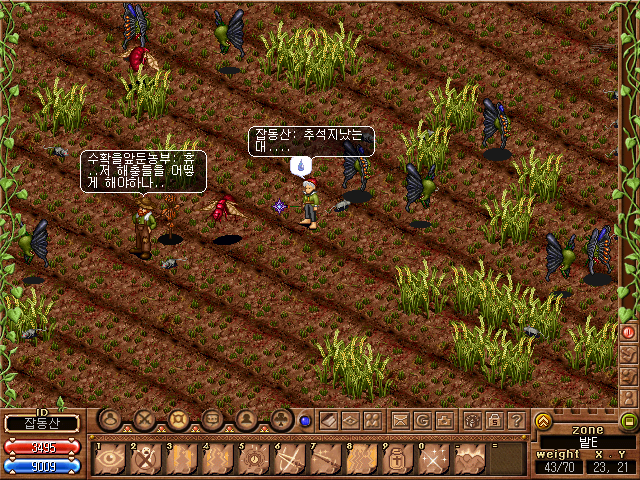Open the padlock button on the toolbar
Screen dimensions: 640x480
(x=493, y=421)
